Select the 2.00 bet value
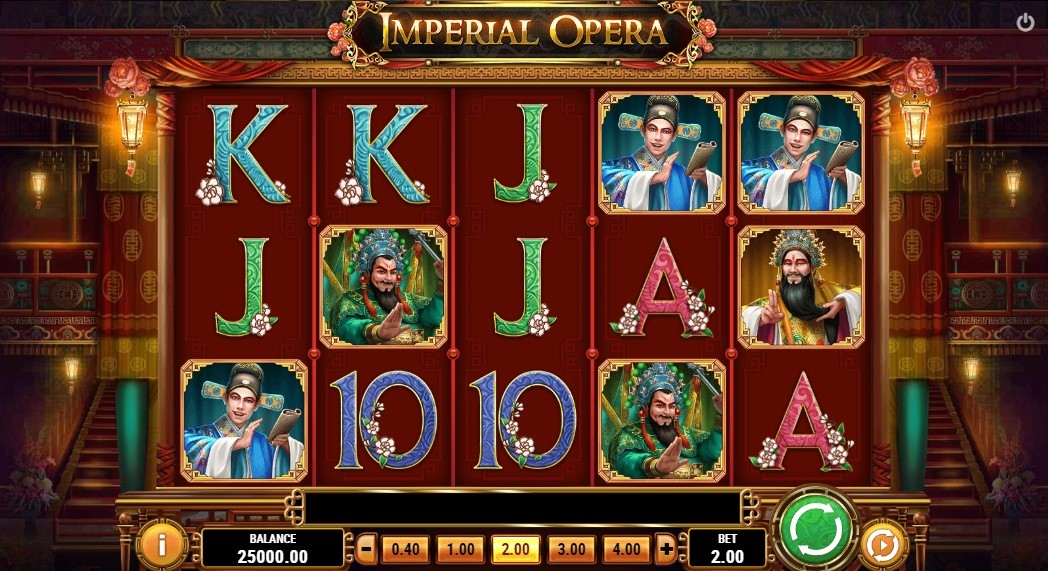 click(516, 548)
